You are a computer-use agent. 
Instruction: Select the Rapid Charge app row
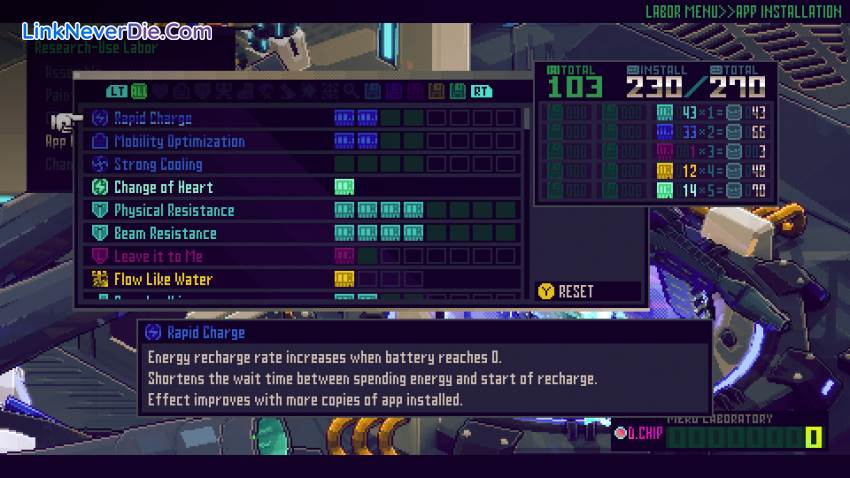(152, 118)
